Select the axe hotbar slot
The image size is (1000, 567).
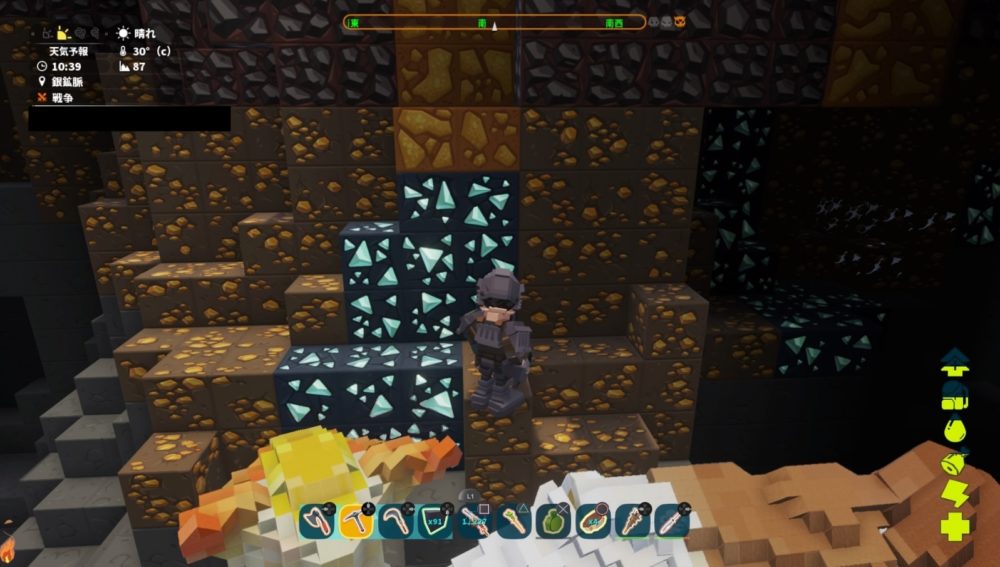pyautogui.click(x=317, y=521)
